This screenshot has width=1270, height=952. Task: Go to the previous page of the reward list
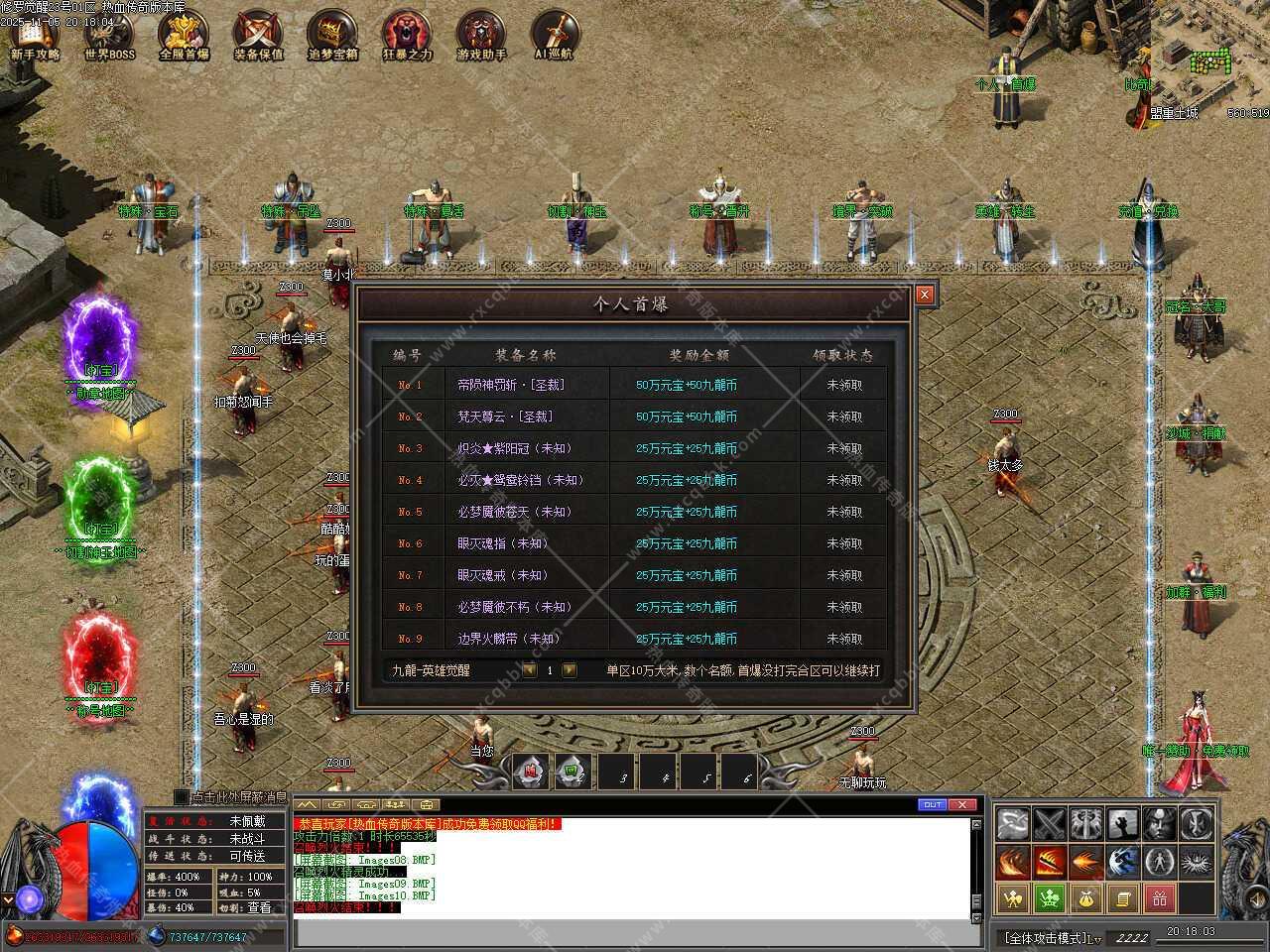[x=530, y=670]
